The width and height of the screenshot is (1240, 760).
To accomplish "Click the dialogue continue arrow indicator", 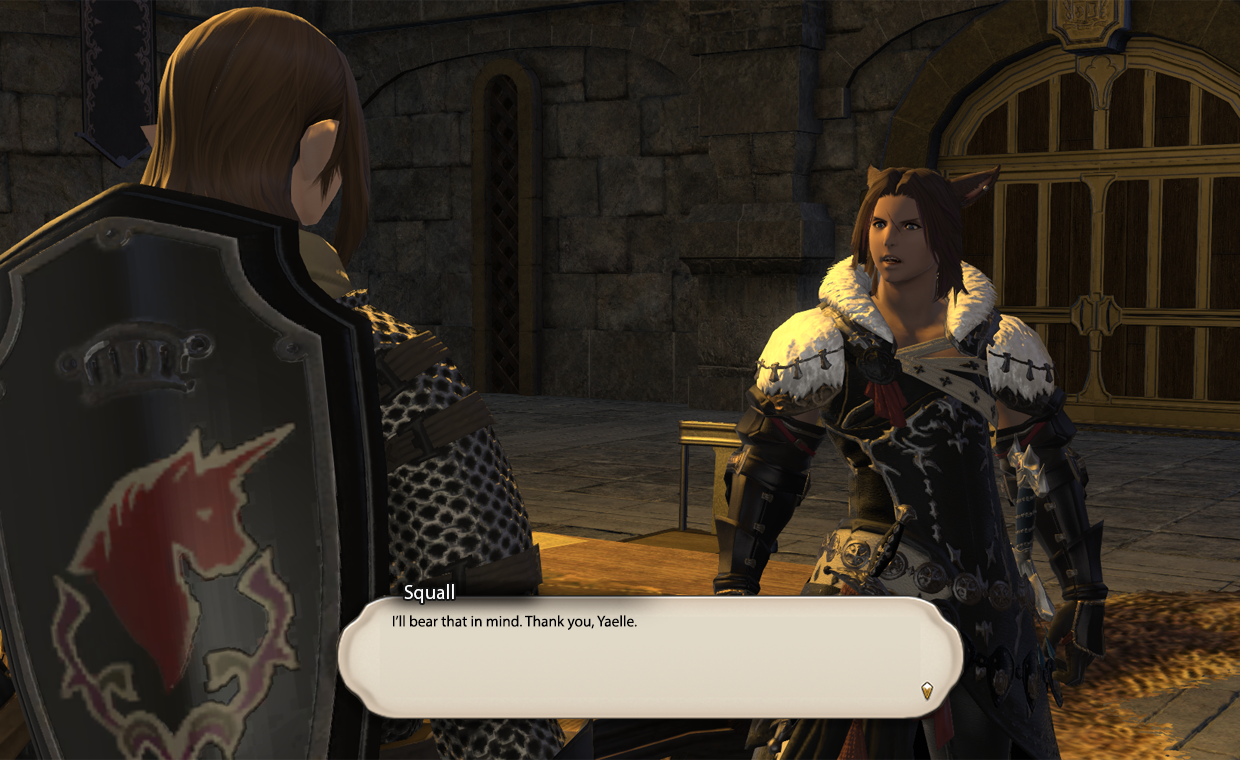I will tap(927, 690).
